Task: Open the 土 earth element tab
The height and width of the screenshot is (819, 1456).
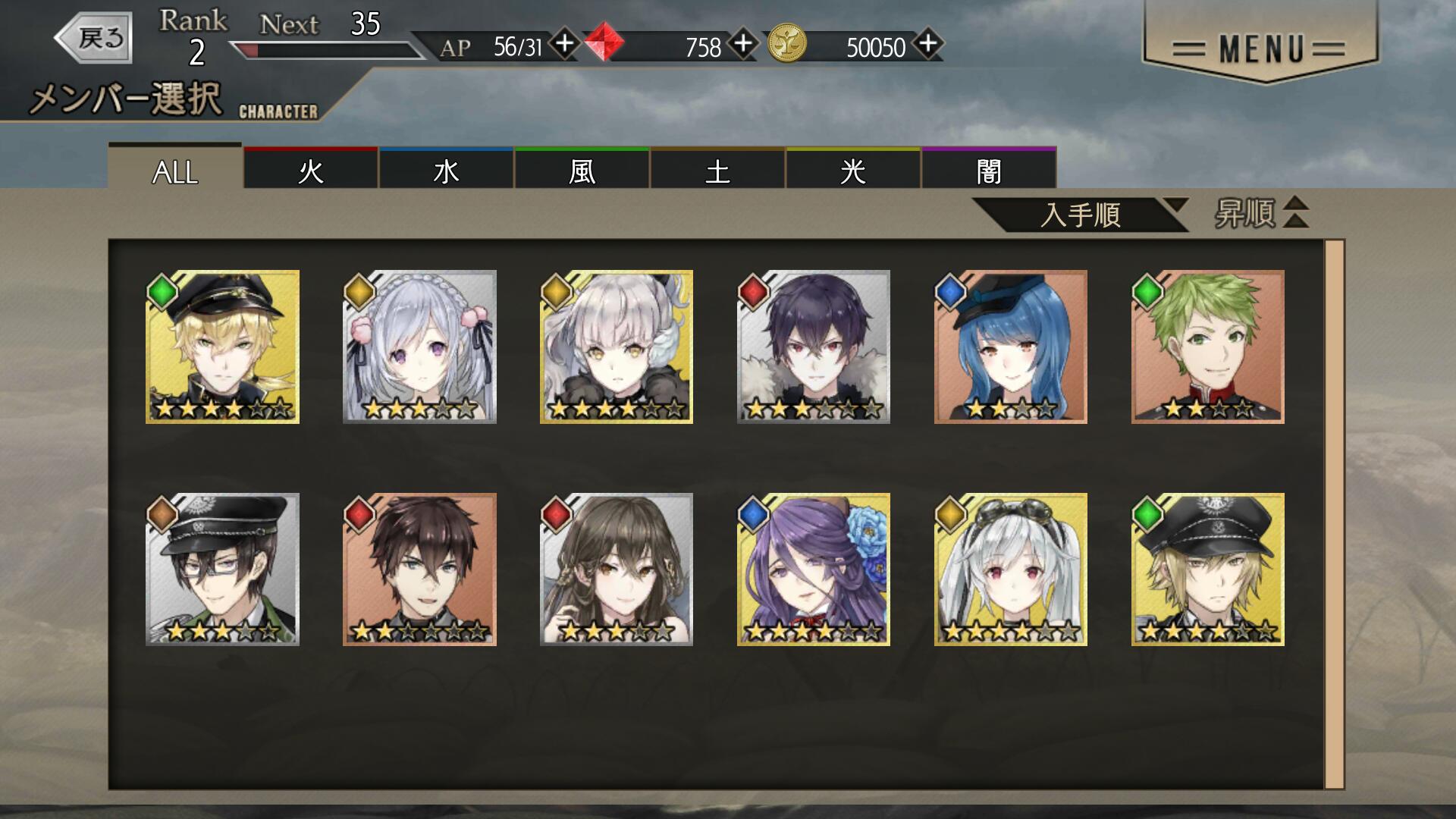Action: tap(717, 170)
